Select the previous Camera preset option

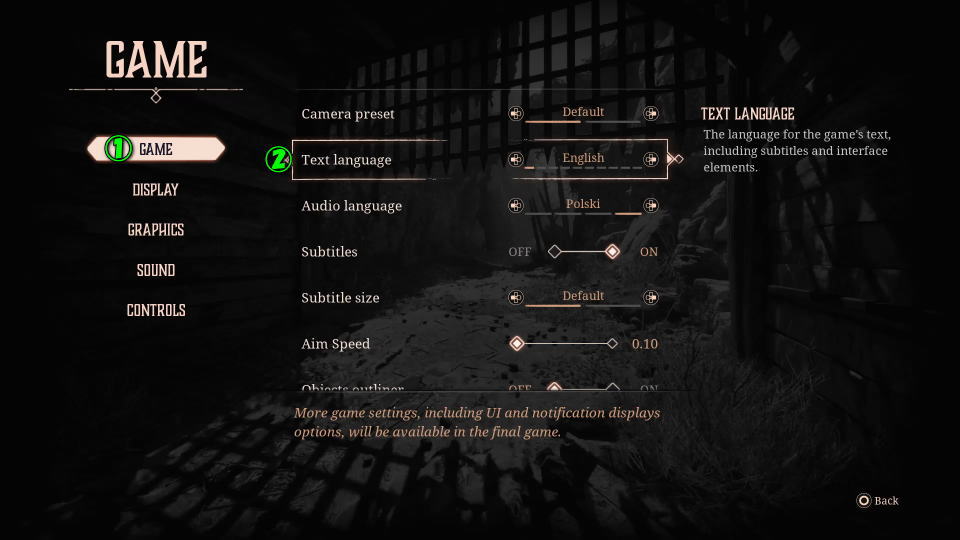click(516, 114)
